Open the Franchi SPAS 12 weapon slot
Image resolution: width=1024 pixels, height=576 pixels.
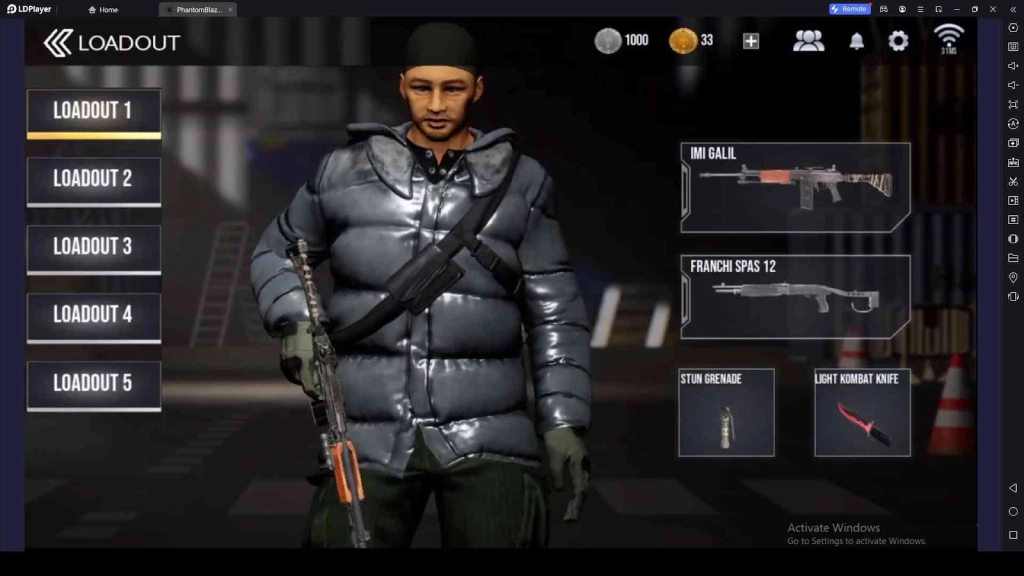click(x=796, y=297)
